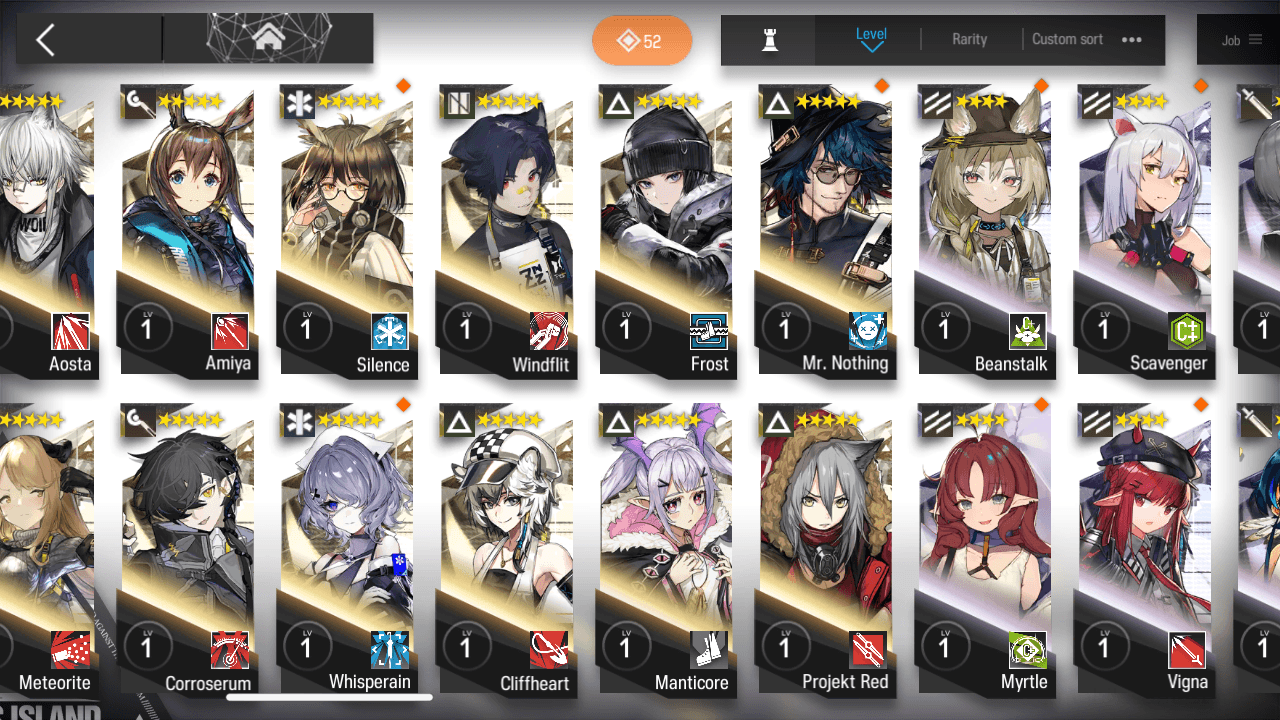1280x720 pixels.
Task: Tap the orange 52 counter button
Action: pos(642,41)
